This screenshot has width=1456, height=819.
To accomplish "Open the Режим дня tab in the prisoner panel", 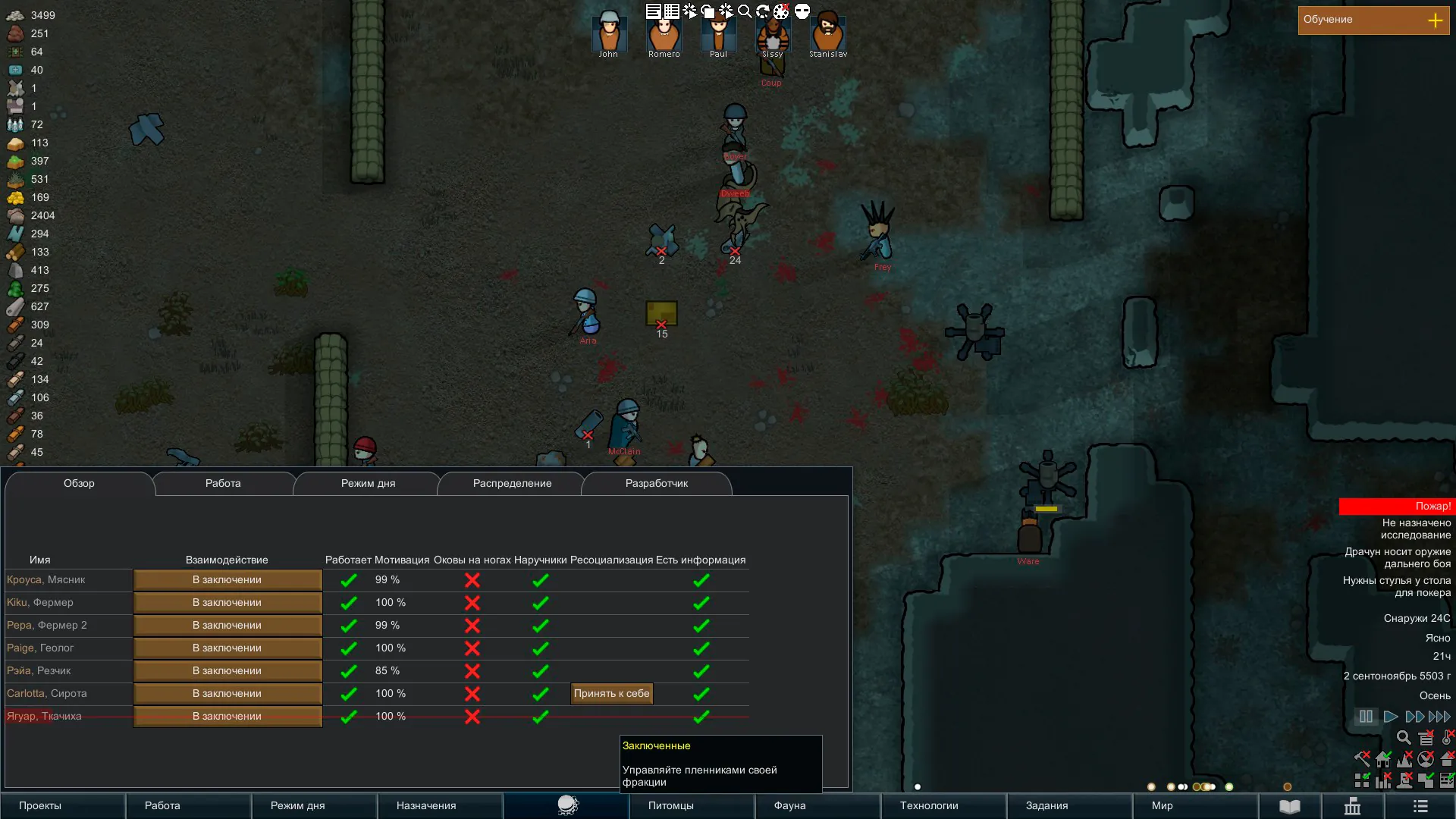I will coord(368,484).
